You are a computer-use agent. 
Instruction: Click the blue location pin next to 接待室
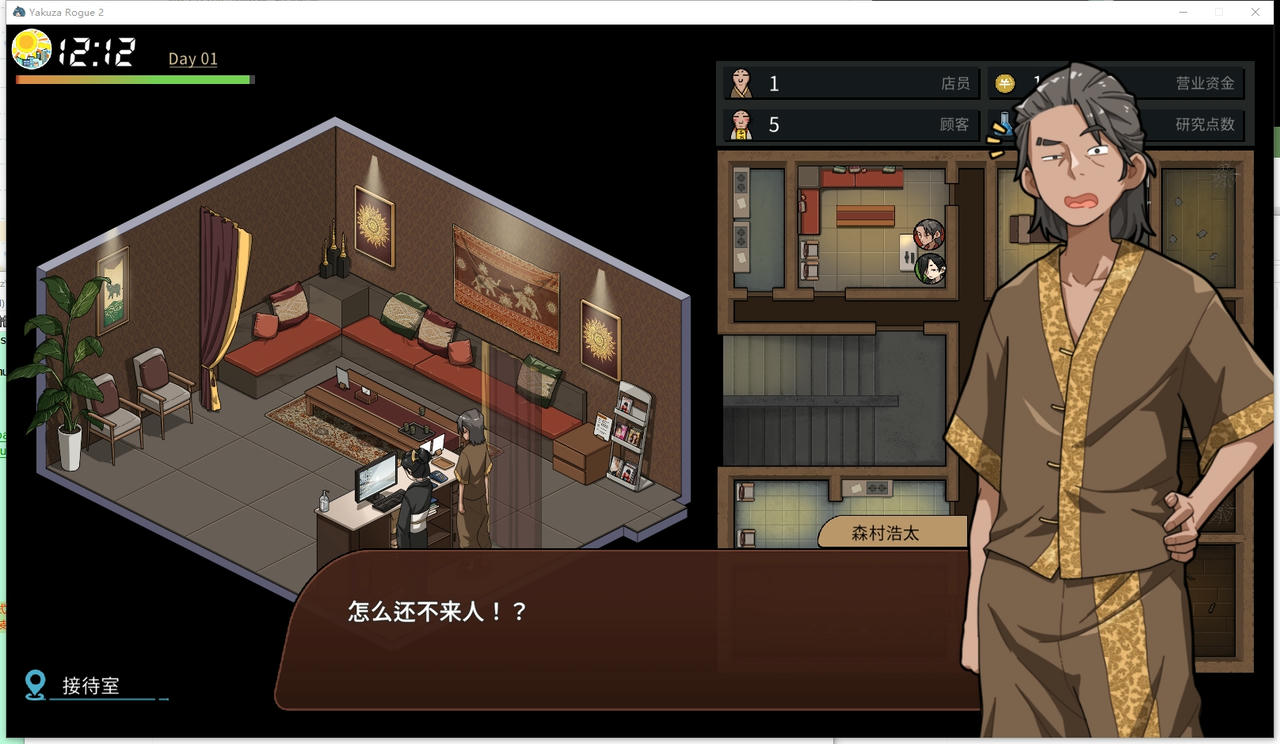[x=37, y=685]
